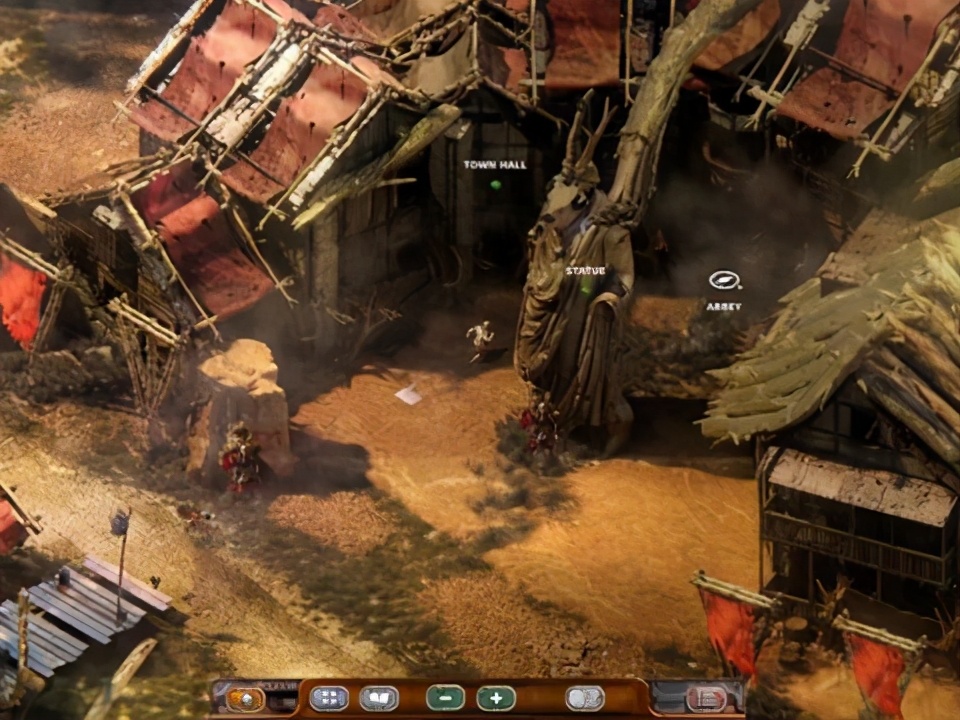The width and height of the screenshot is (960, 720).
Task: Select the Statue map marker
Action: [586, 285]
